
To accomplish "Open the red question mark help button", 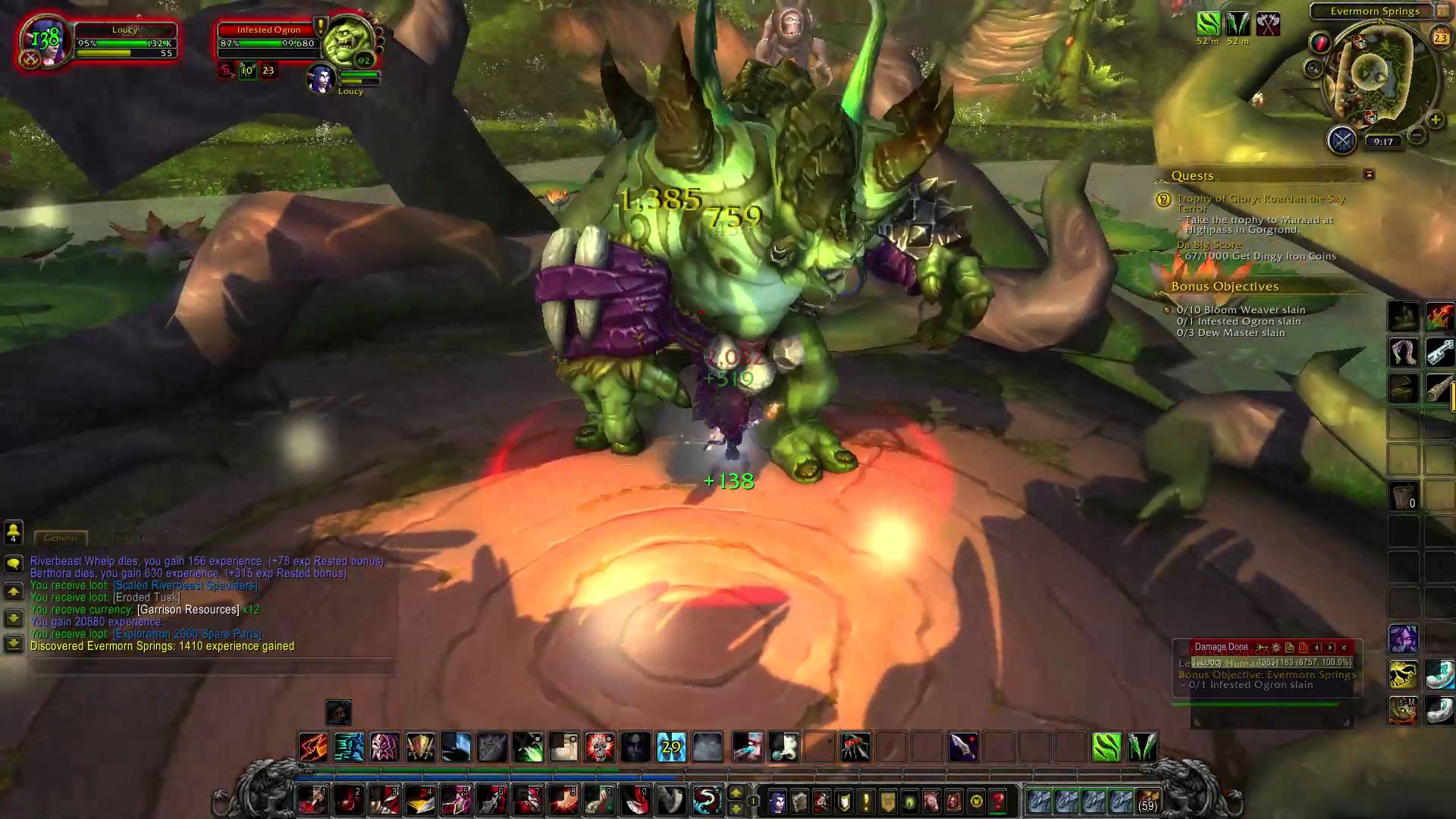I will [998, 801].
